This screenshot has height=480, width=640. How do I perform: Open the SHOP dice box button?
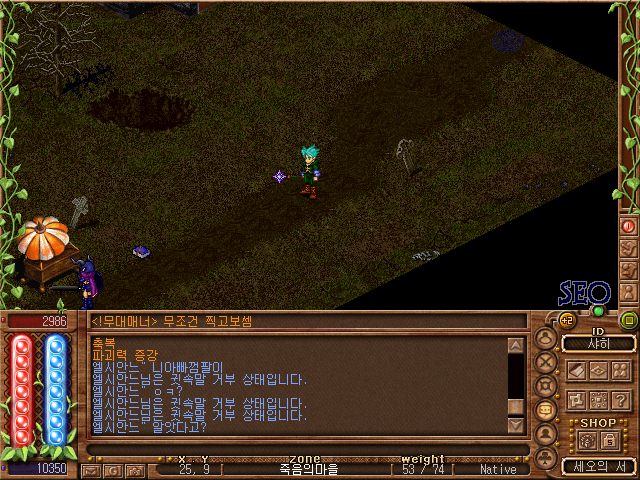587,440
